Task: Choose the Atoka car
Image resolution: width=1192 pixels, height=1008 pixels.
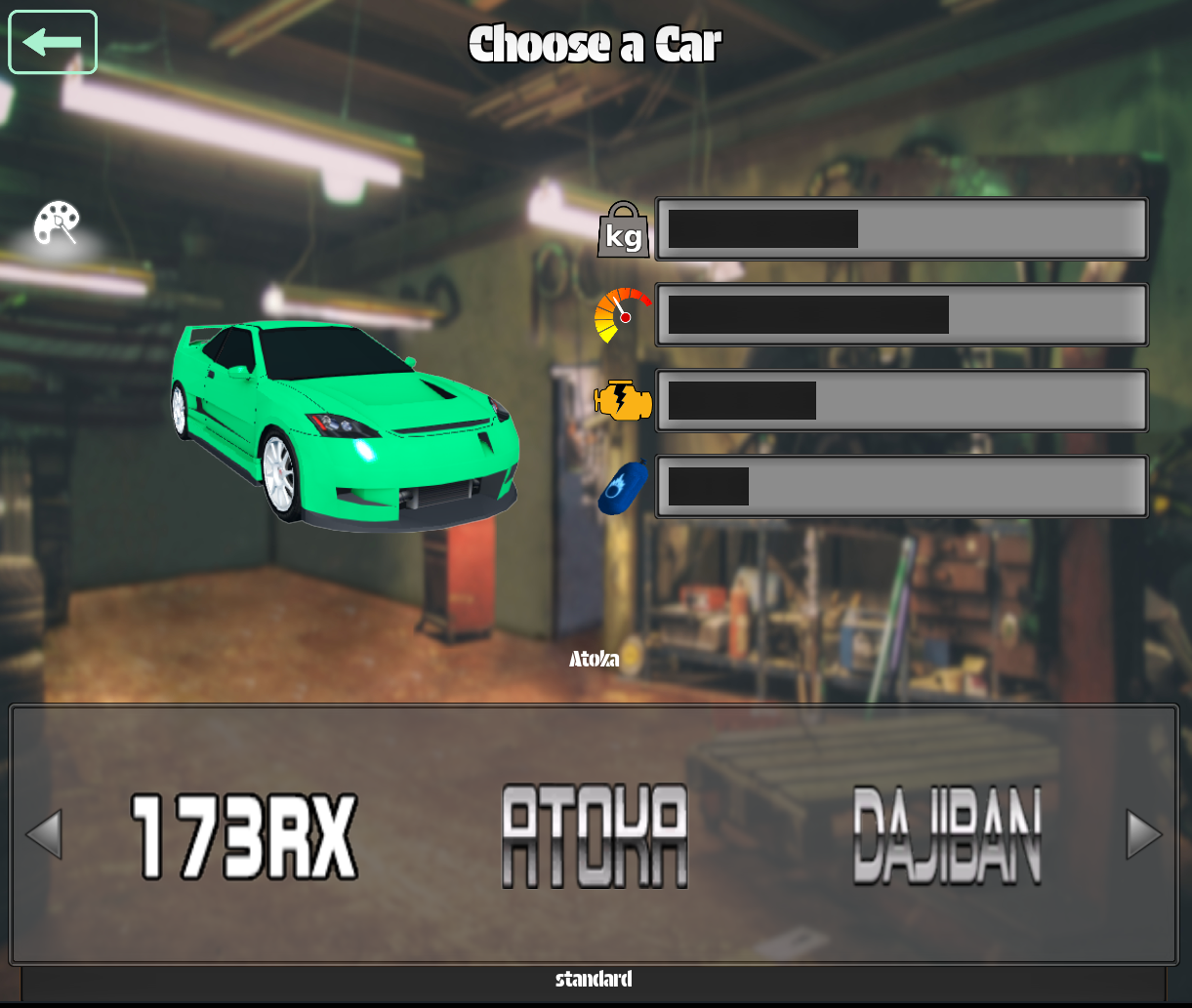Action: coord(595,836)
